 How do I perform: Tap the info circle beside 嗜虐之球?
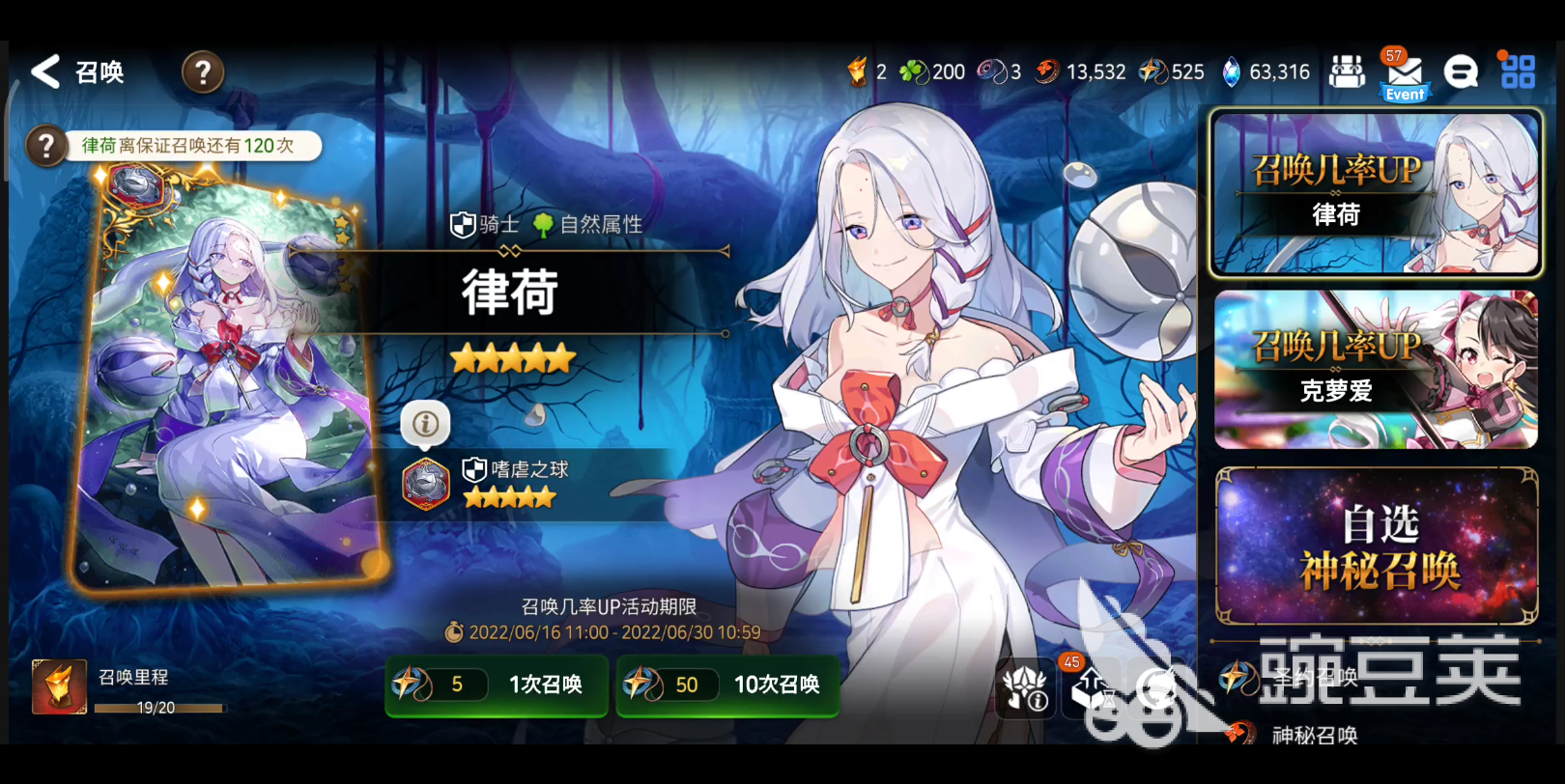point(425,423)
